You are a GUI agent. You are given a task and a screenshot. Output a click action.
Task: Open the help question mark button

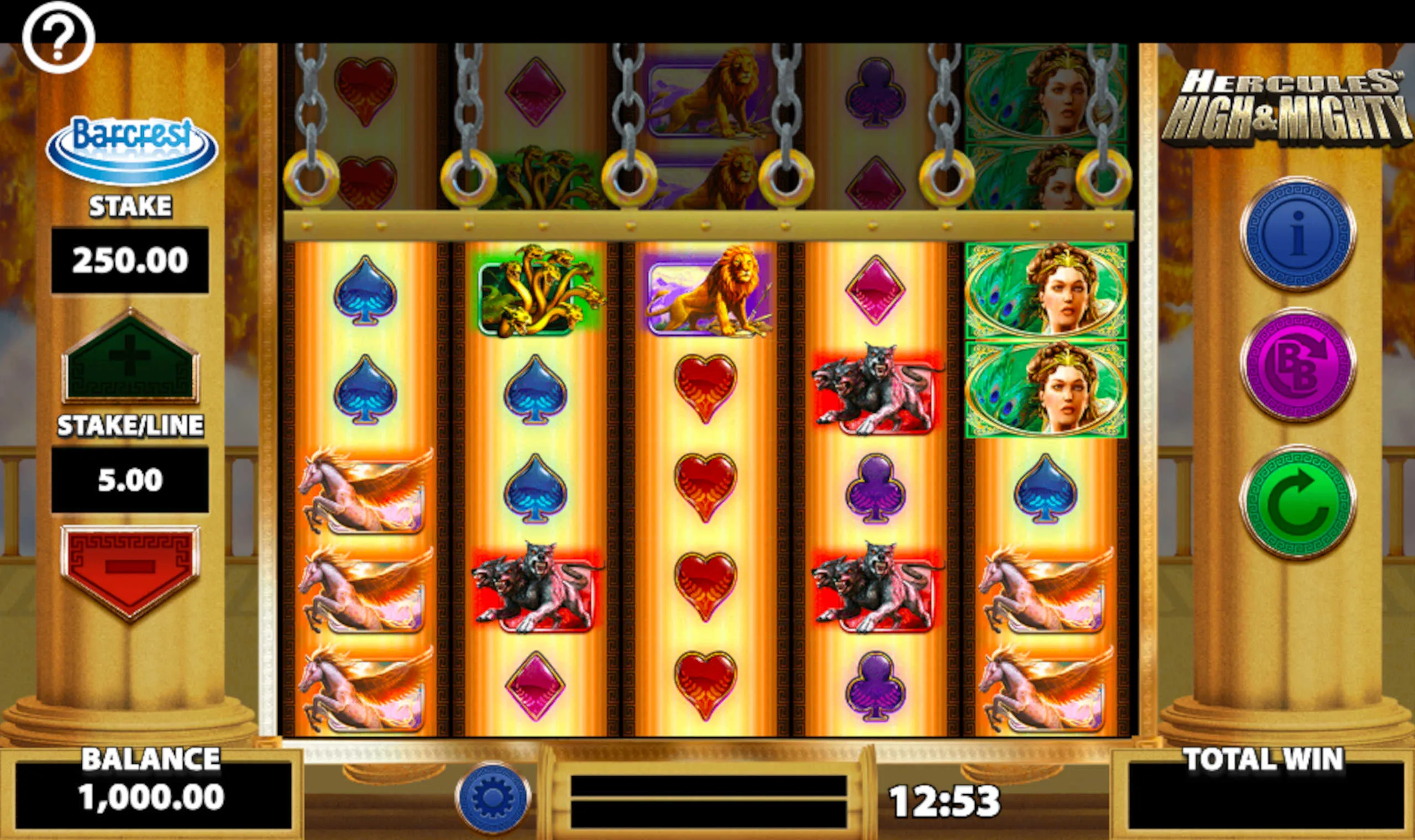tap(57, 37)
